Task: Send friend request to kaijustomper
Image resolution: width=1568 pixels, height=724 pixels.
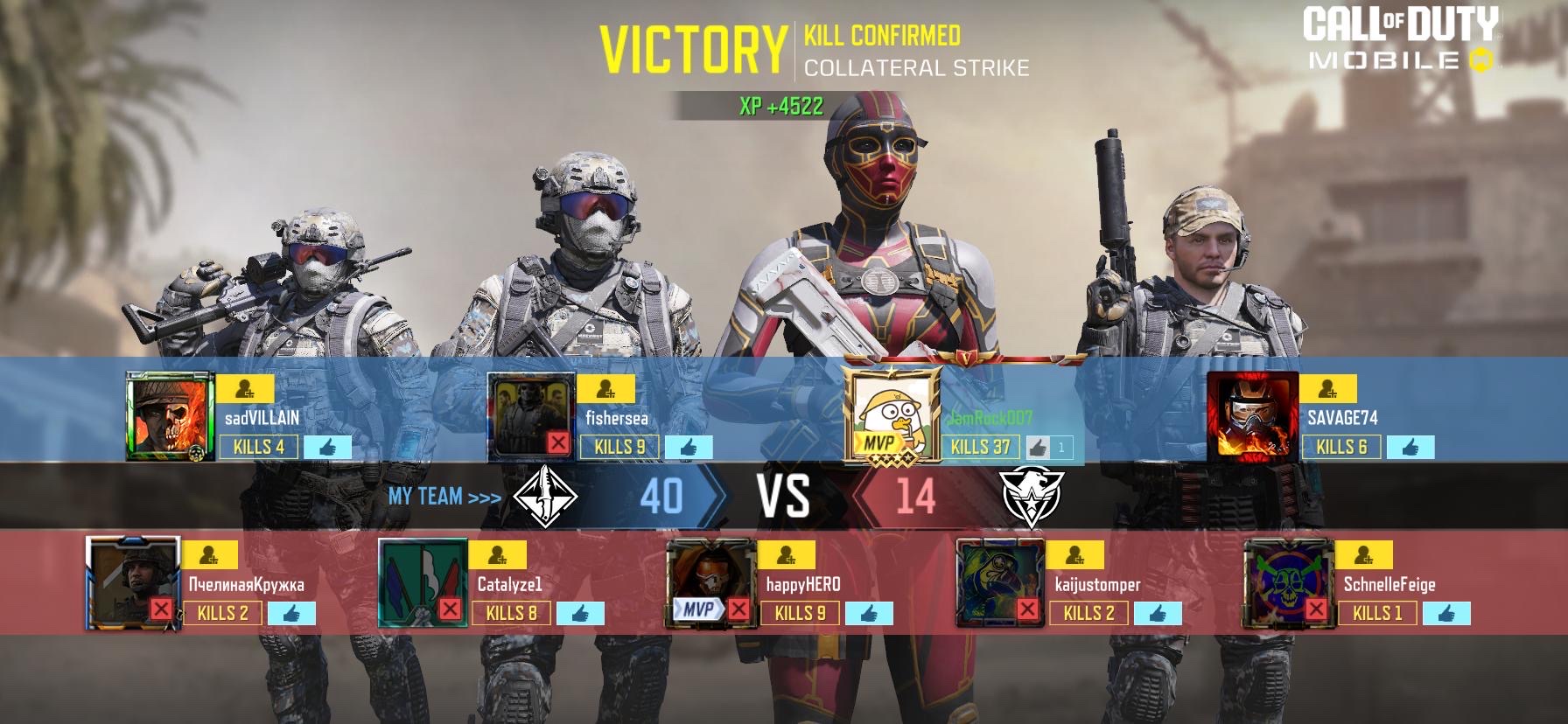Action: (x=1074, y=555)
